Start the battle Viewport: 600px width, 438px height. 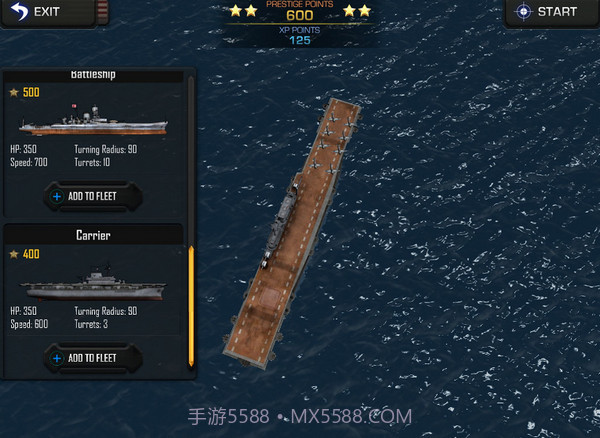(548, 12)
